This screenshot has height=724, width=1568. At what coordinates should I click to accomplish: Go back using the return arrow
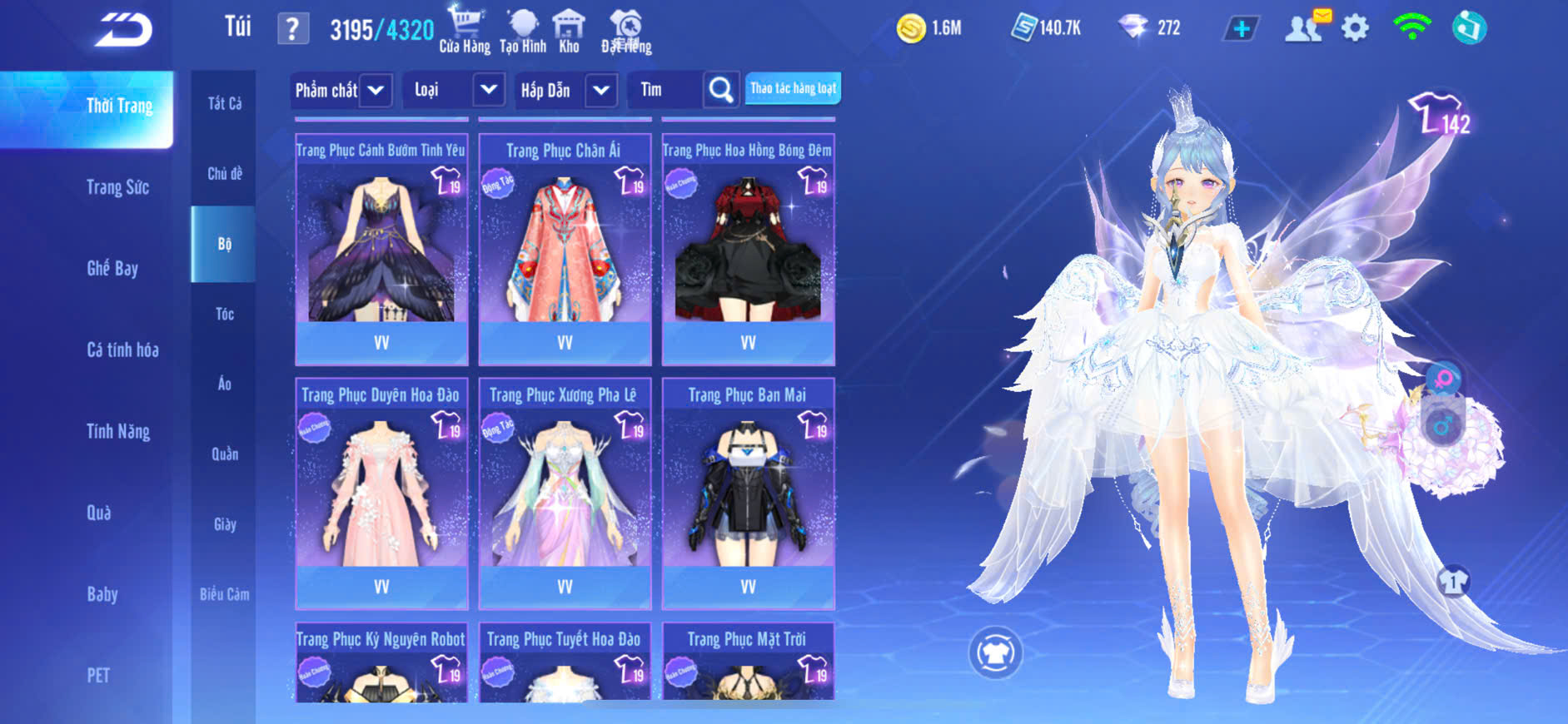[123, 30]
